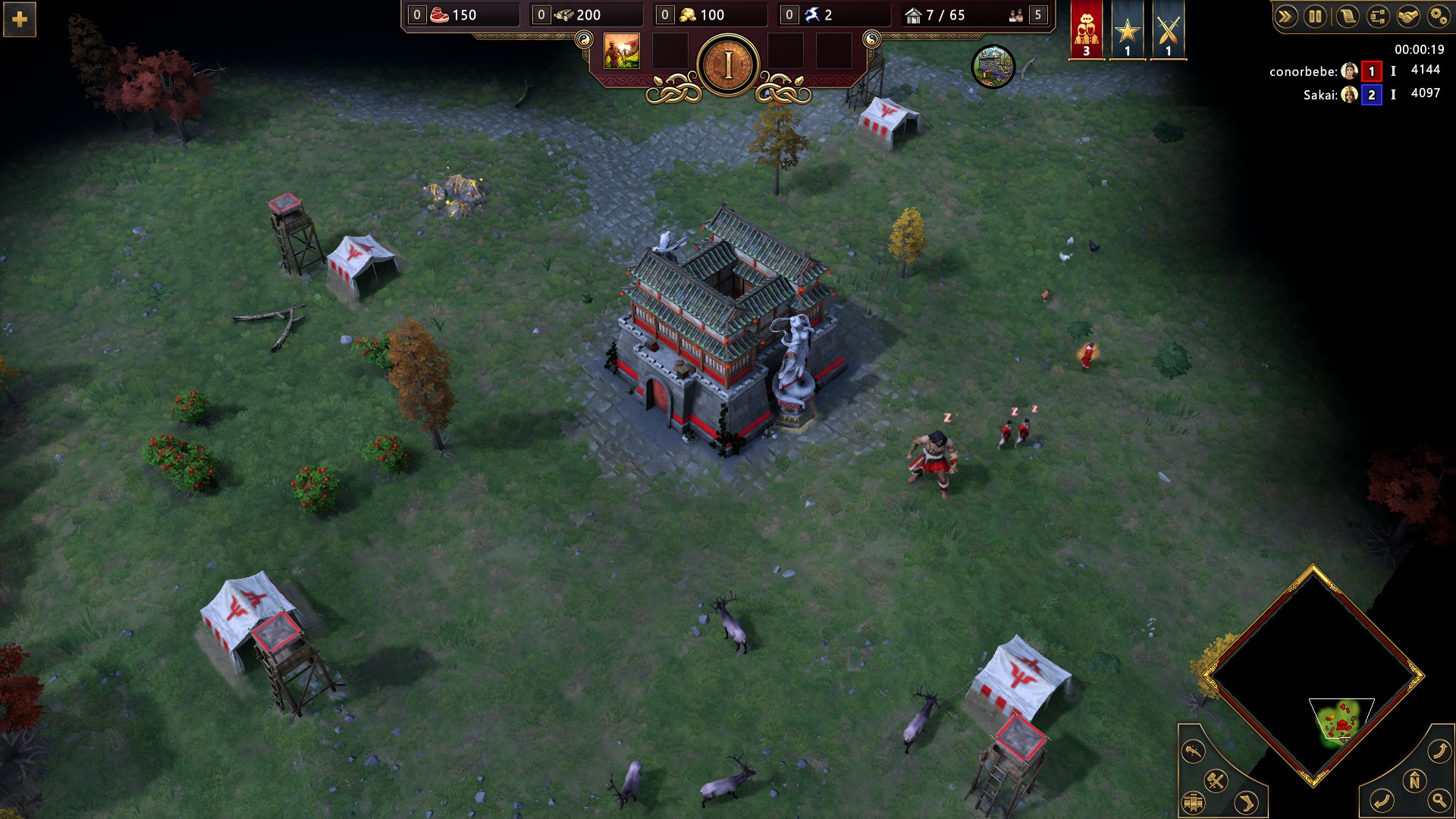The image size is (1456, 819).
Task: Reset camera to north with N button
Action: 1414,780
